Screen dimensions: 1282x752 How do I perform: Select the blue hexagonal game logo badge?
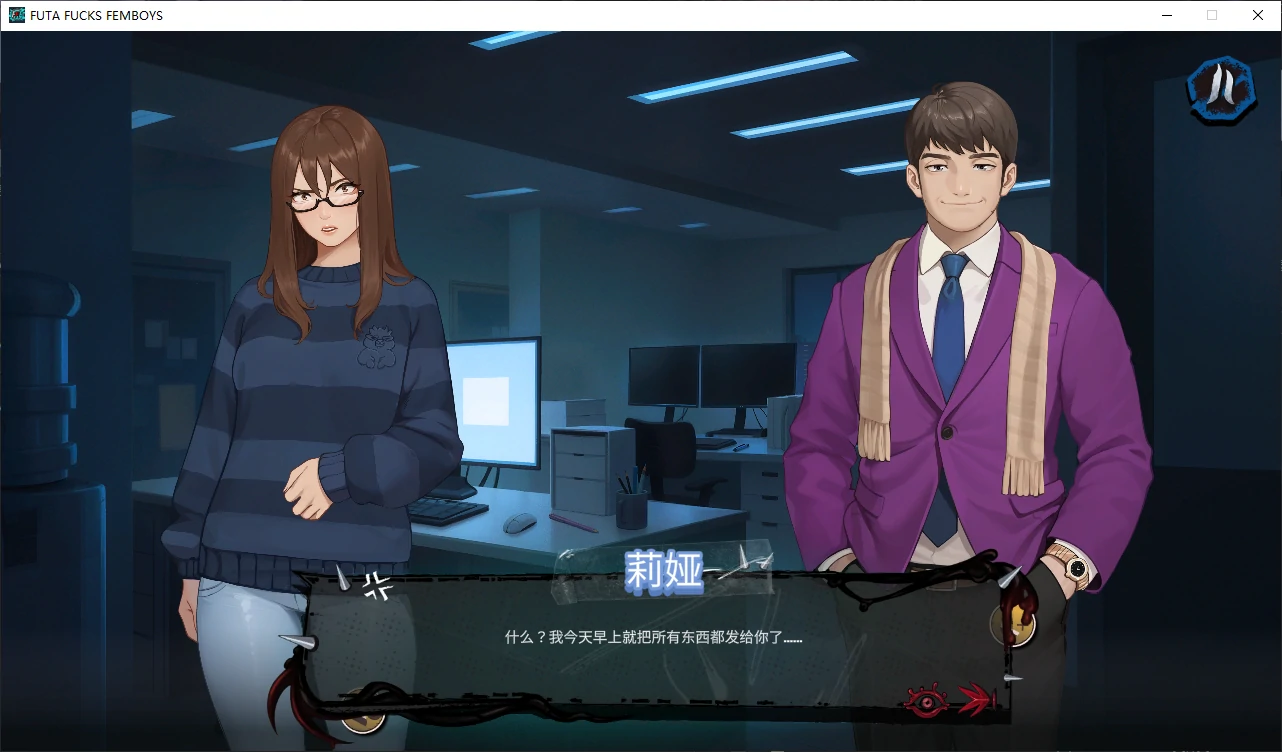1220,90
